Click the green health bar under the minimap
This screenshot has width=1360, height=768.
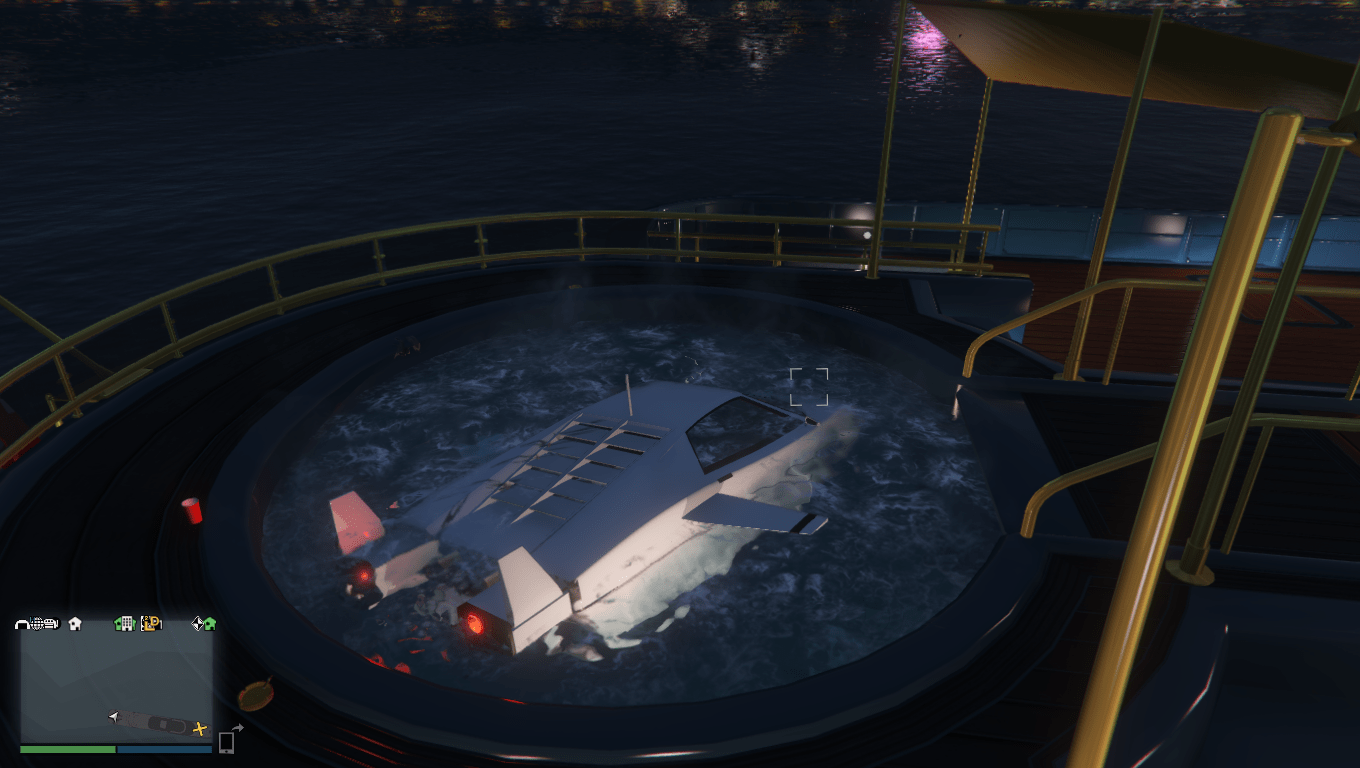point(66,750)
